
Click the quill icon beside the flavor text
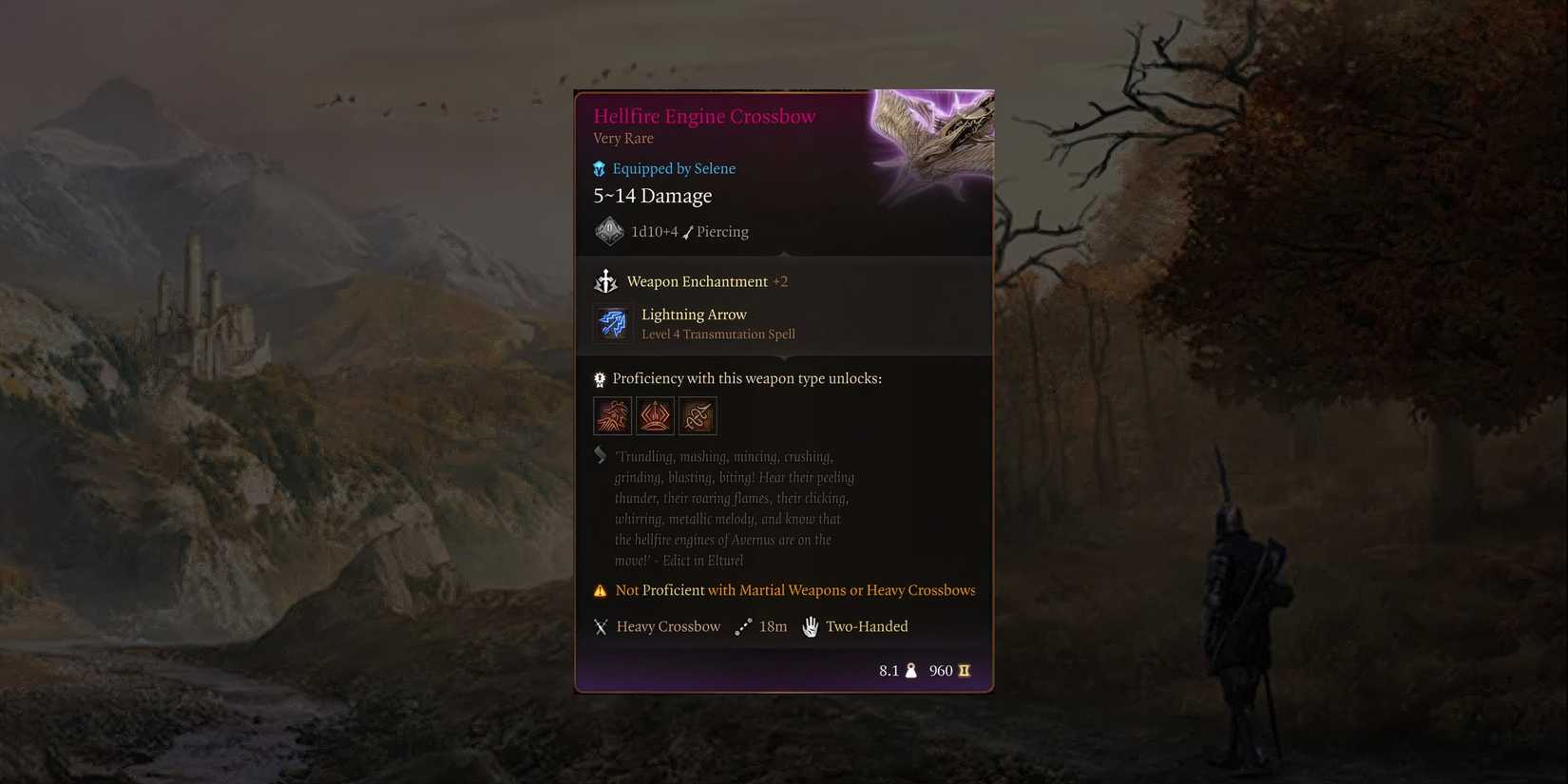pos(600,455)
